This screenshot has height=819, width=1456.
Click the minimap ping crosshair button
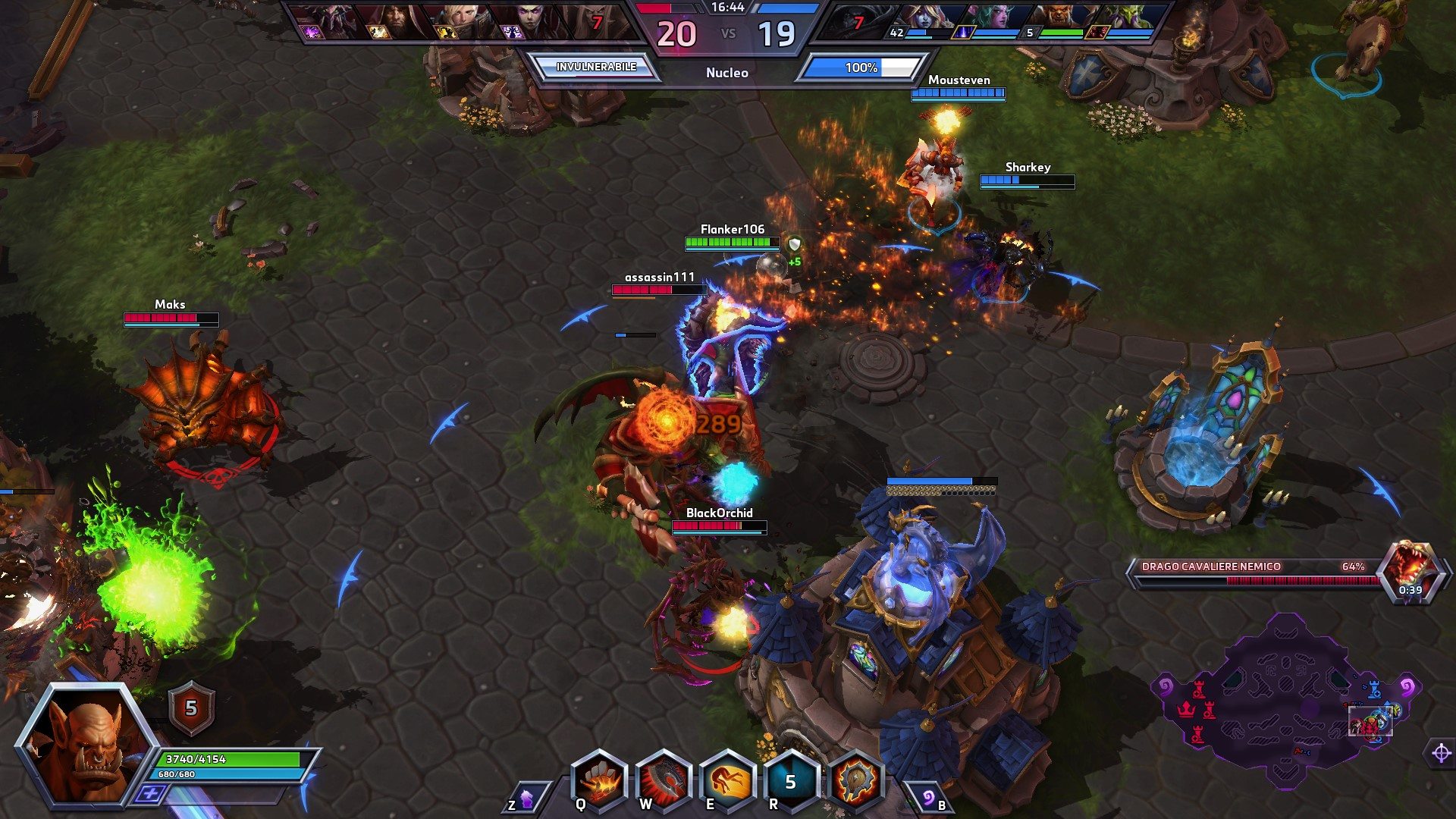click(x=1441, y=753)
